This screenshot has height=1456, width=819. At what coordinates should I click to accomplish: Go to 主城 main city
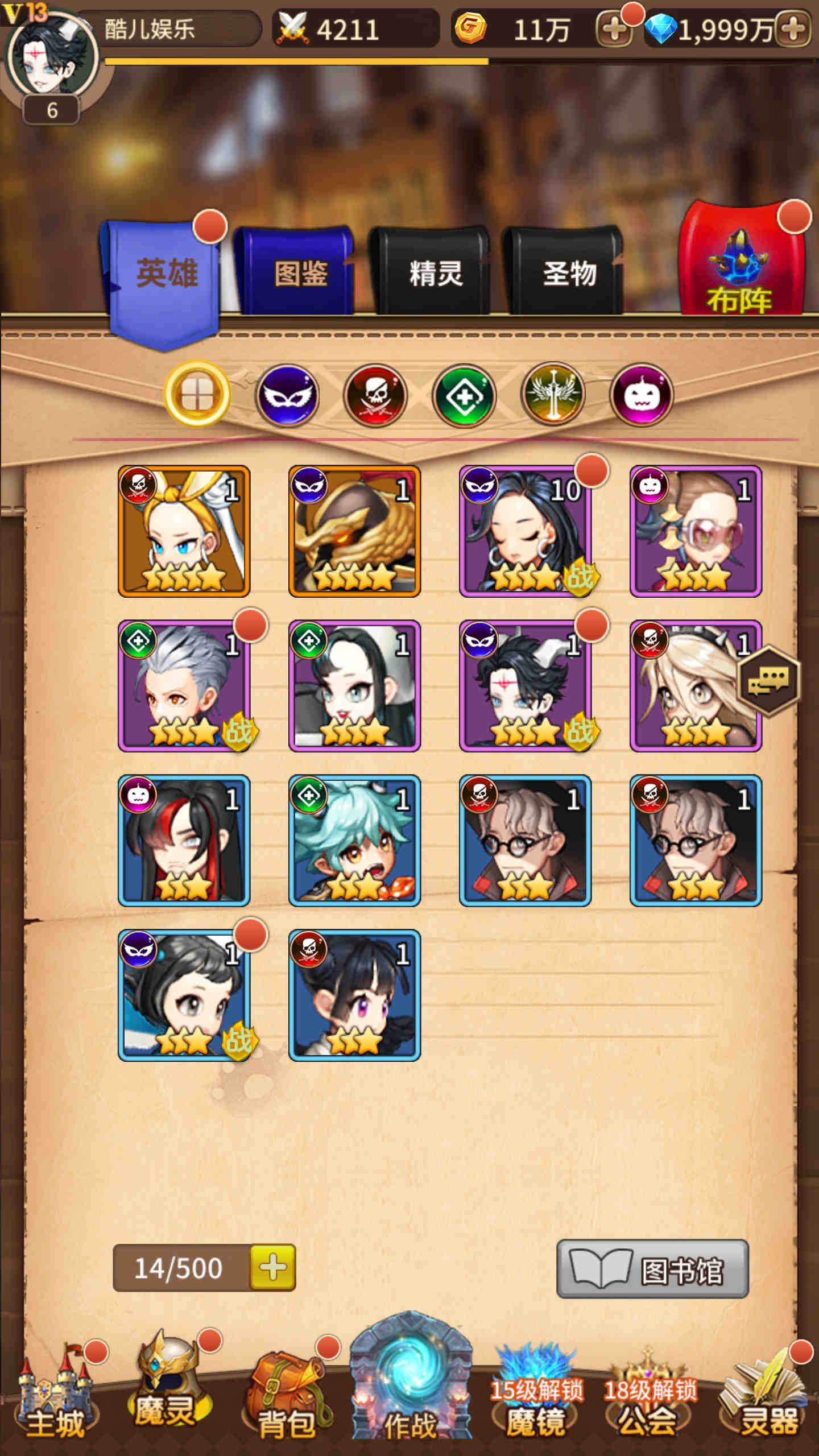coord(55,1399)
